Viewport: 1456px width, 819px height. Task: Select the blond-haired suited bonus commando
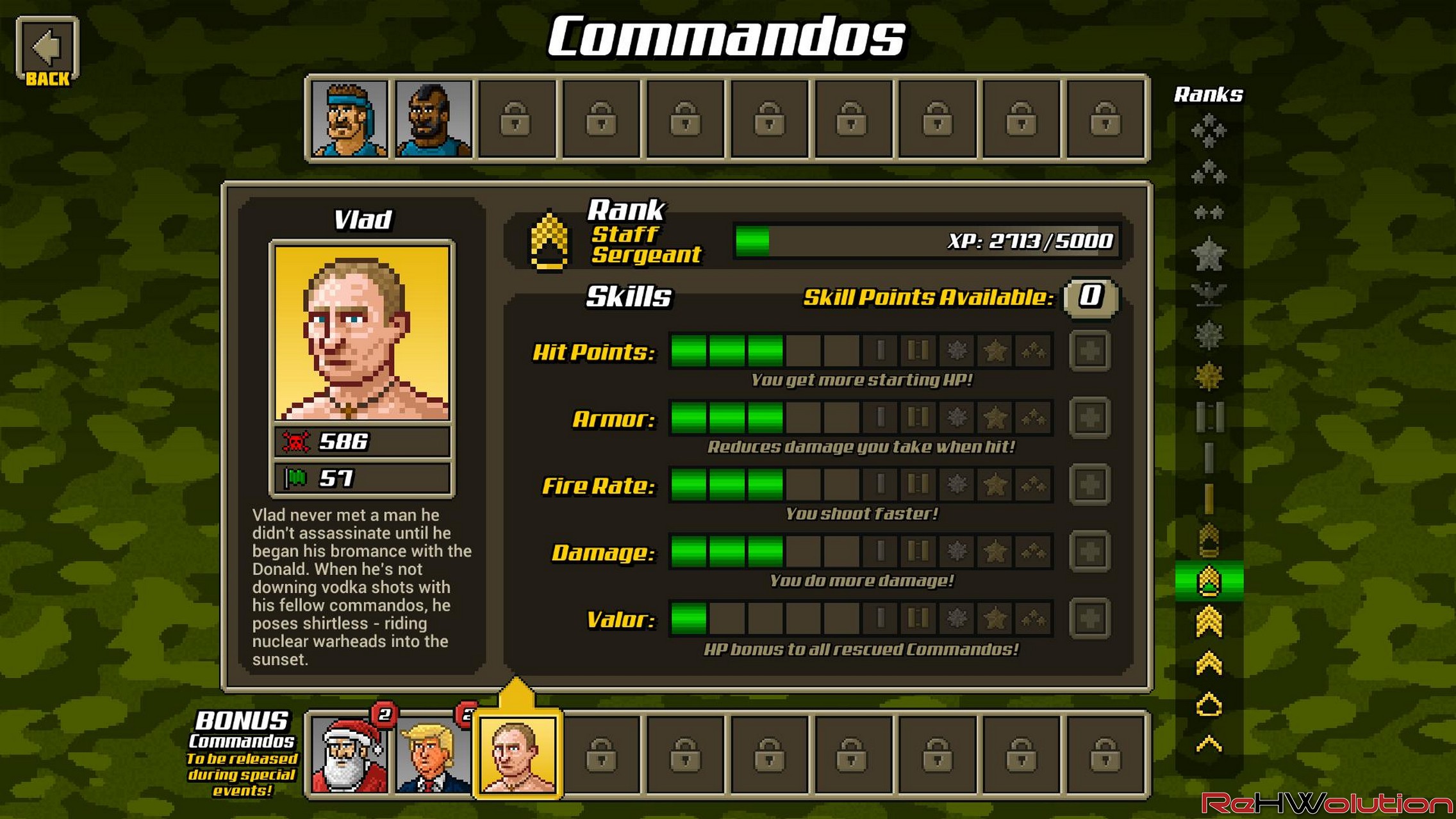434,755
